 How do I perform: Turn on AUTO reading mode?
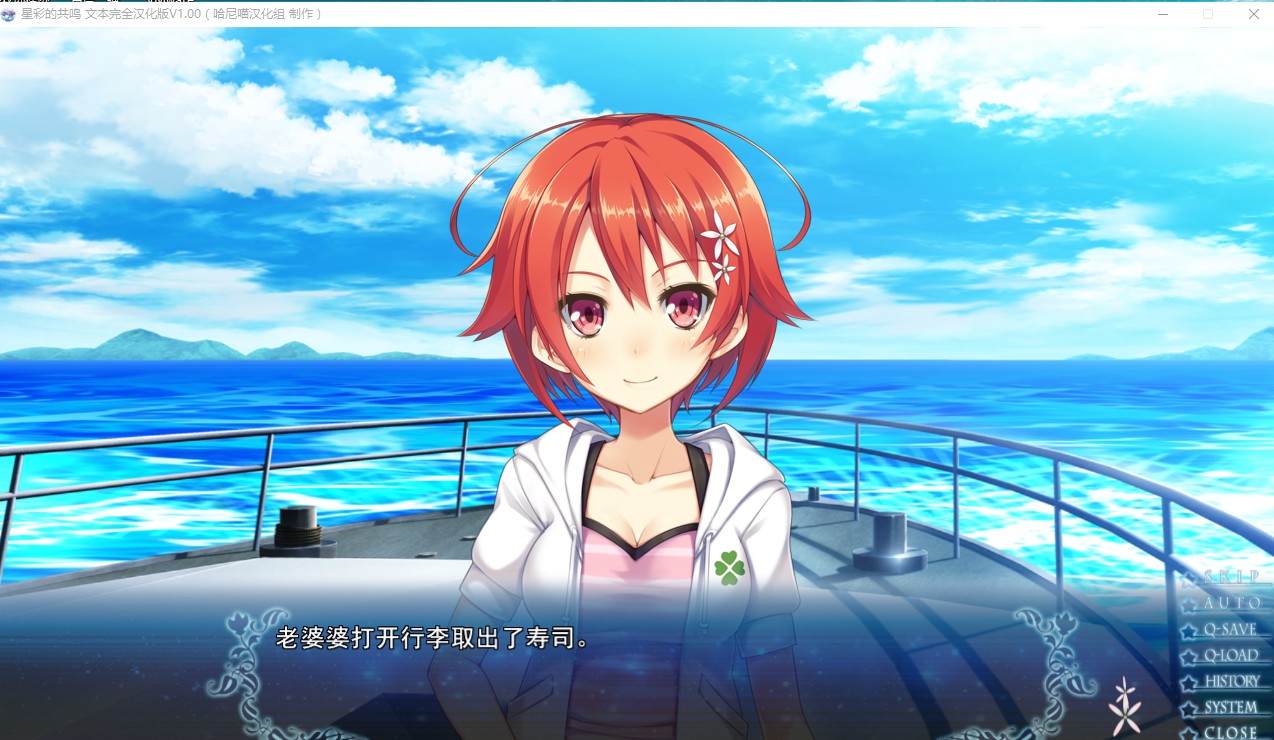(x=1231, y=603)
